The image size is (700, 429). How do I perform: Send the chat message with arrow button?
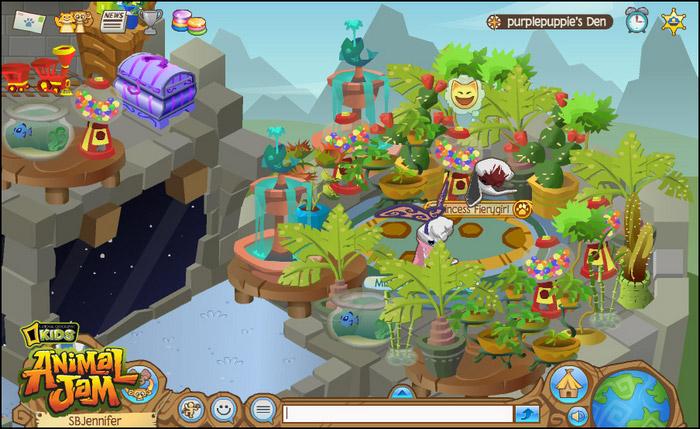pyautogui.click(x=527, y=413)
